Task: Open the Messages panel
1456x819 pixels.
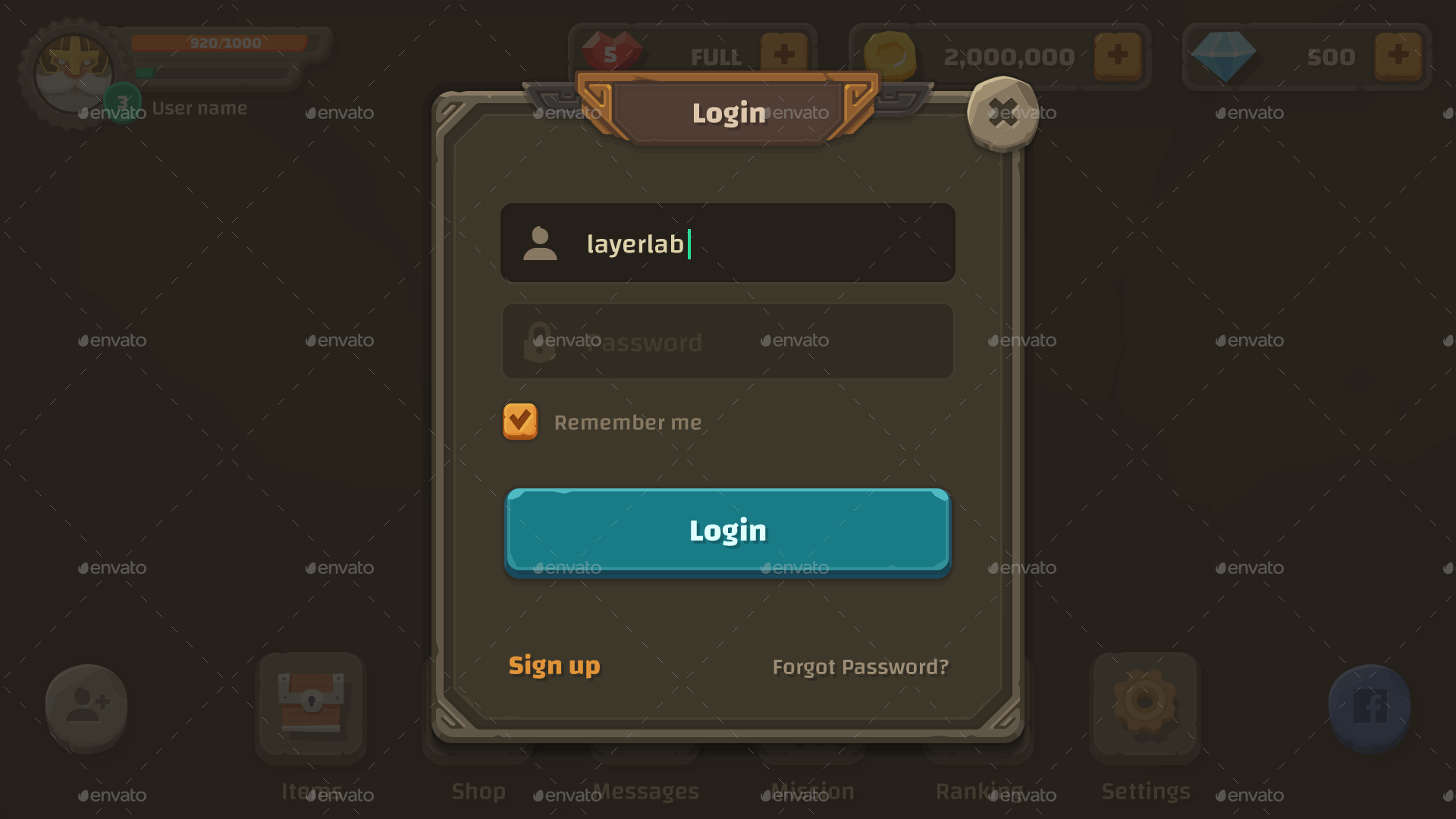Action: pyautogui.click(x=646, y=705)
